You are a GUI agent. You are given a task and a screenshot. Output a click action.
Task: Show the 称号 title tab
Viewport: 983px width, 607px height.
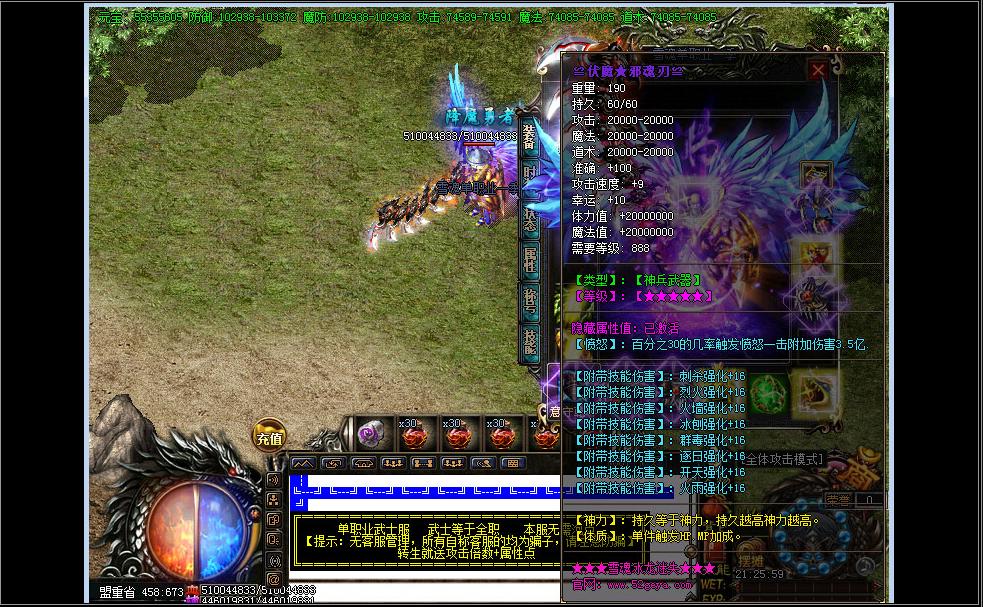click(x=530, y=298)
